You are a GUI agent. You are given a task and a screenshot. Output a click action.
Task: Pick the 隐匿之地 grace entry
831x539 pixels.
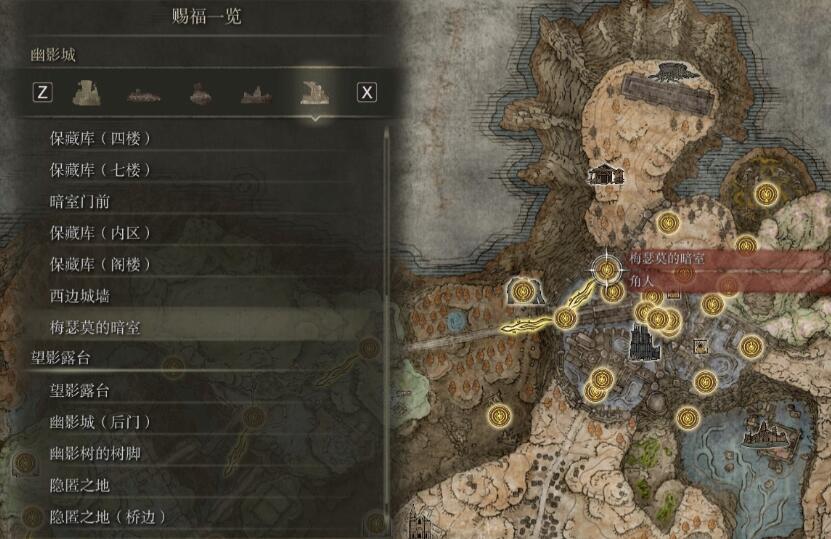tap(80, 486)
